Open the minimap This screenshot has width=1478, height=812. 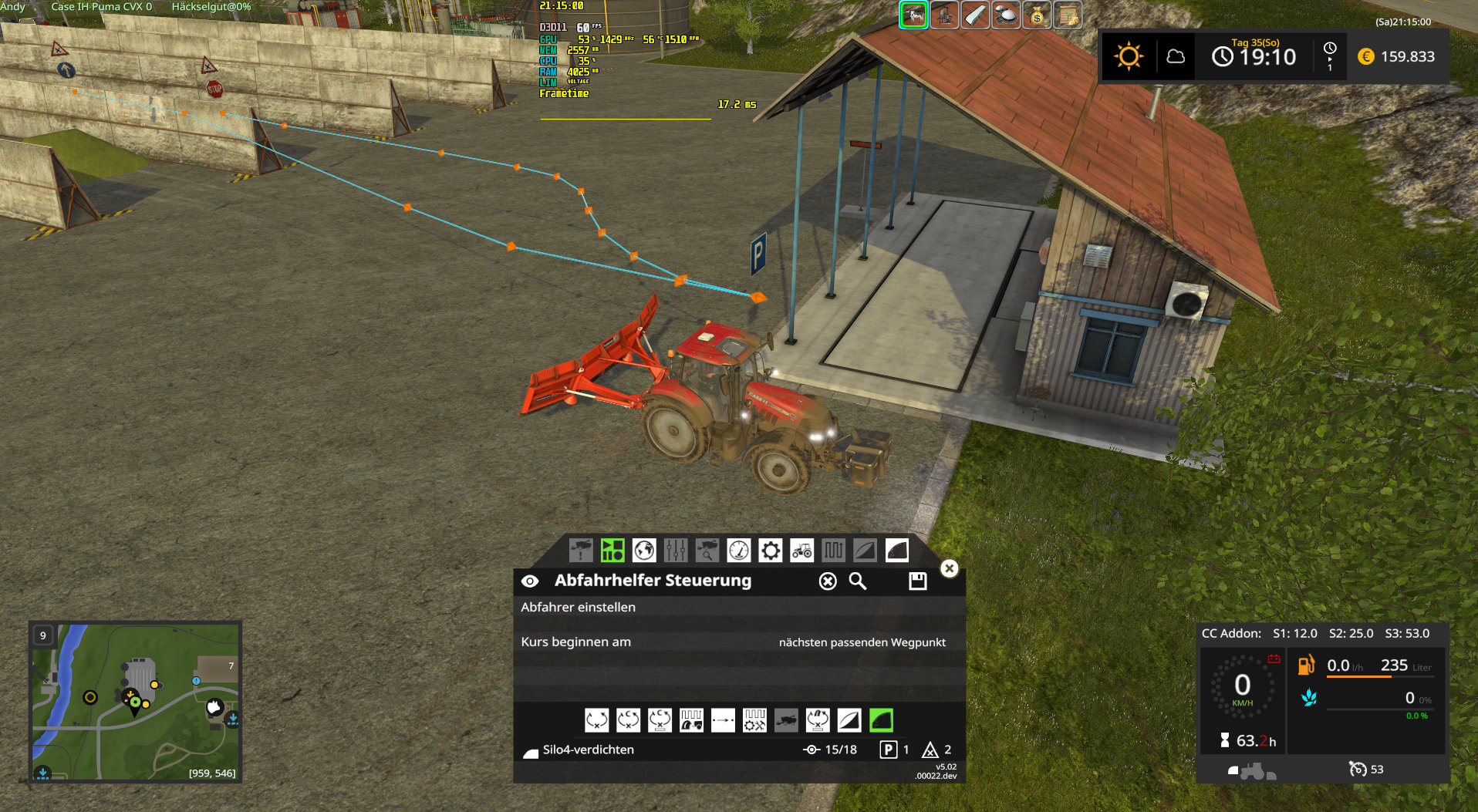coord(135,701)
